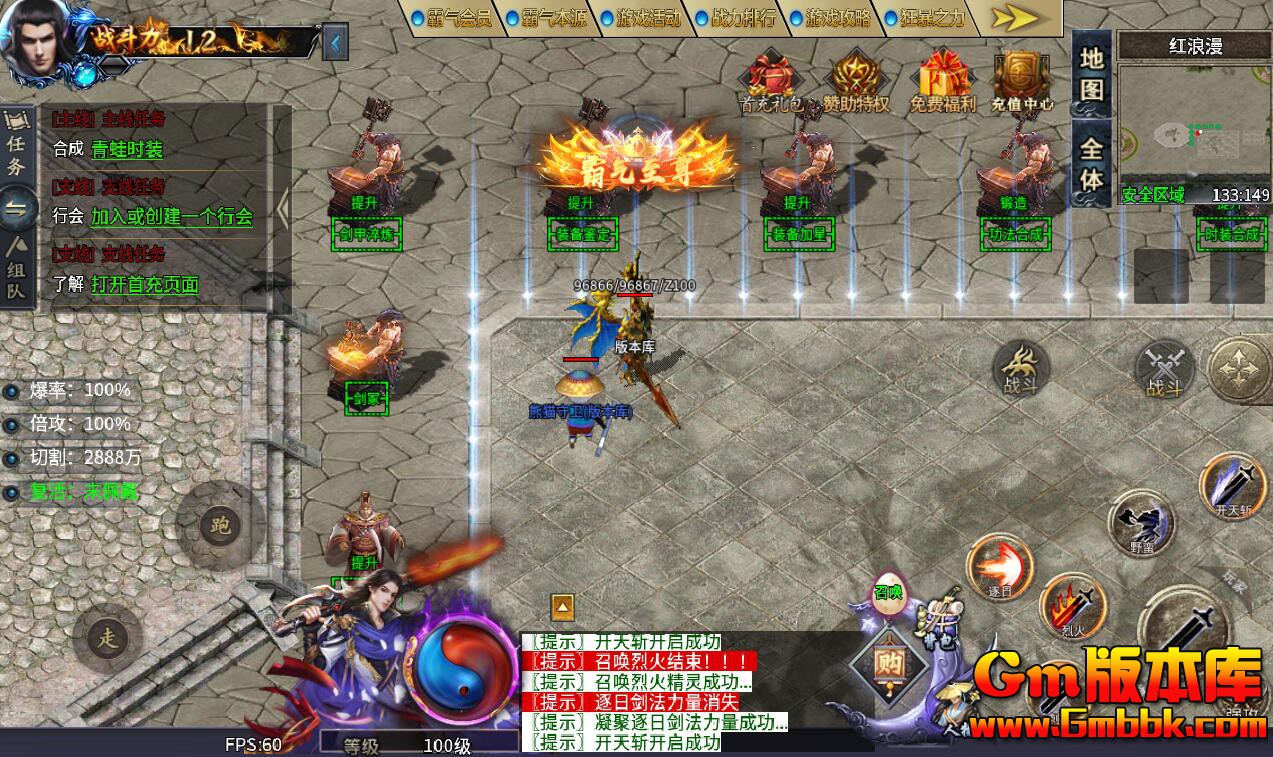This screenshot has width=1273, height=757.
Task: Use the 烈火 fire sword skill
Action: click(x=1071, y=607)
